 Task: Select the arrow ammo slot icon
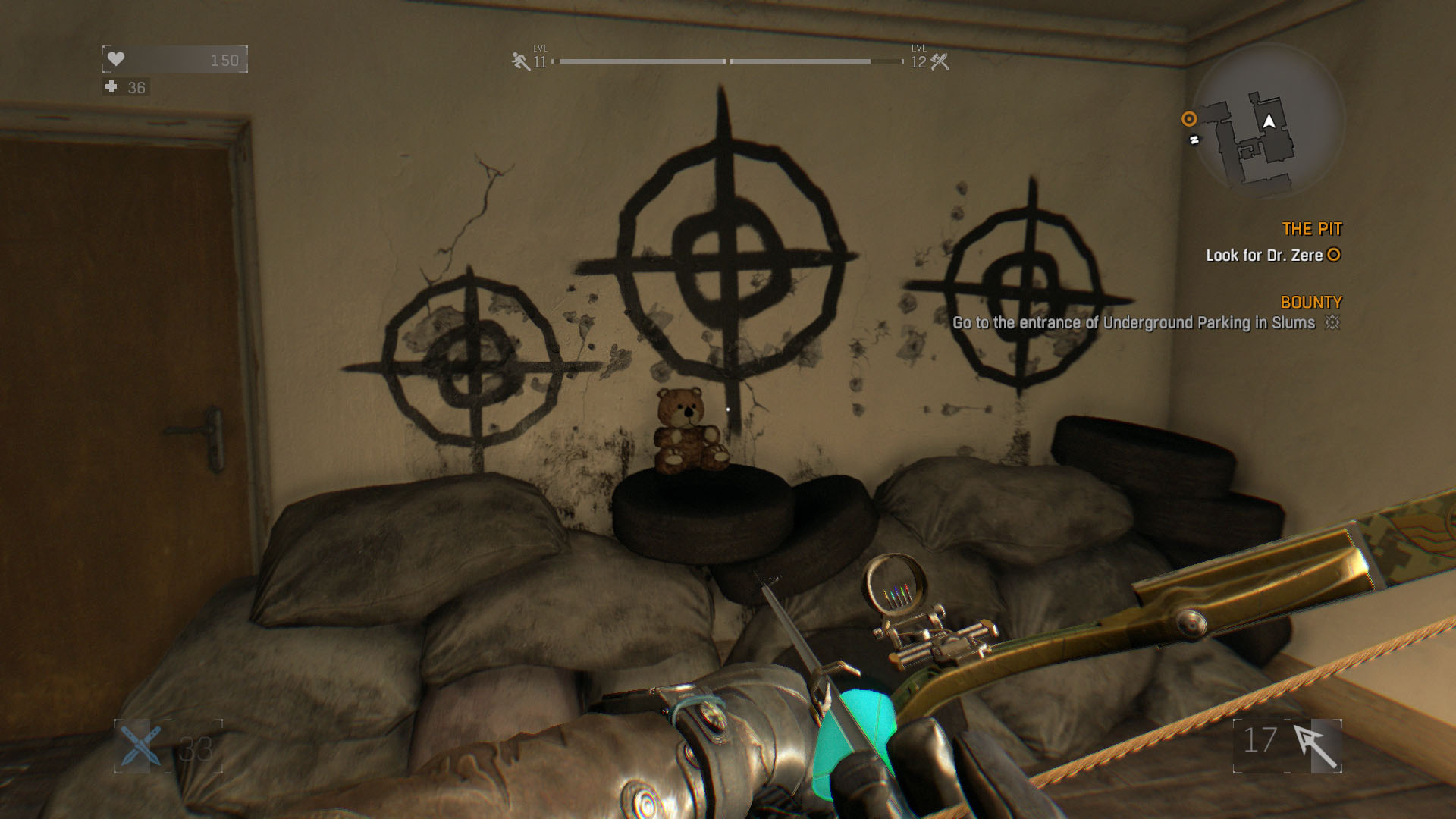click(1316, 745)
